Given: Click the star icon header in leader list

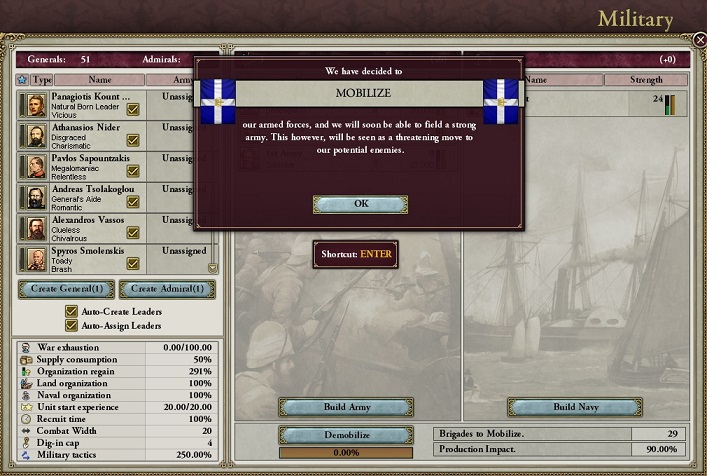Looking at the screenshot, I should coord(23,79).
